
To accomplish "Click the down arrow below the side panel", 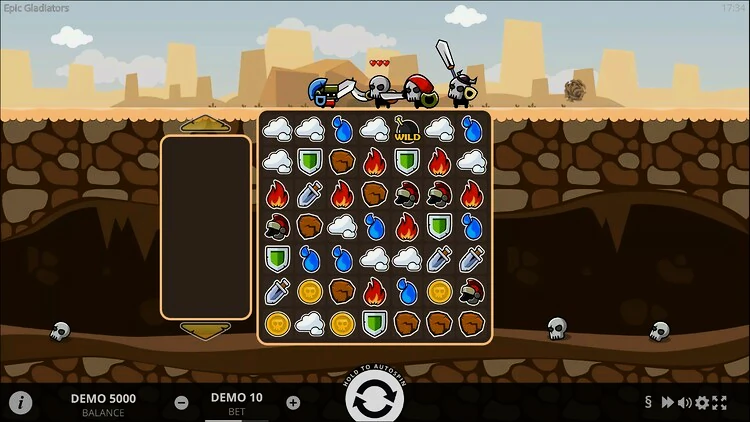I will [206, 330].
